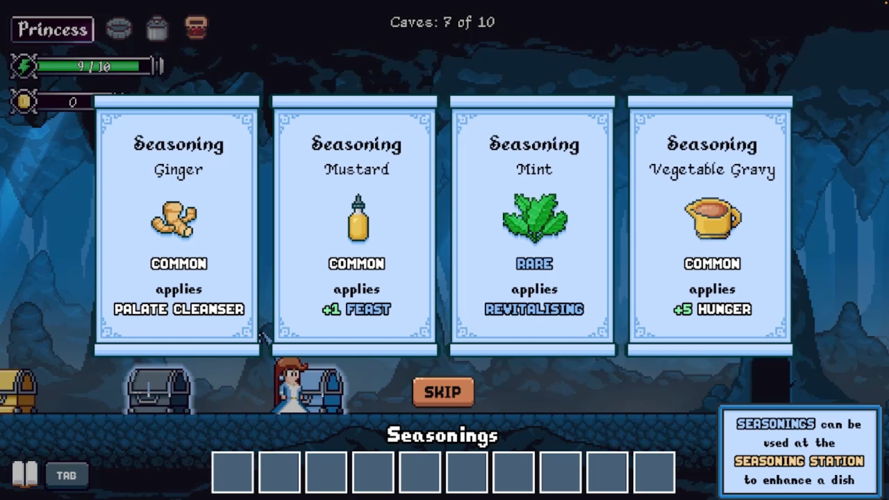Skip the seasoning selection

click(443, 392)
